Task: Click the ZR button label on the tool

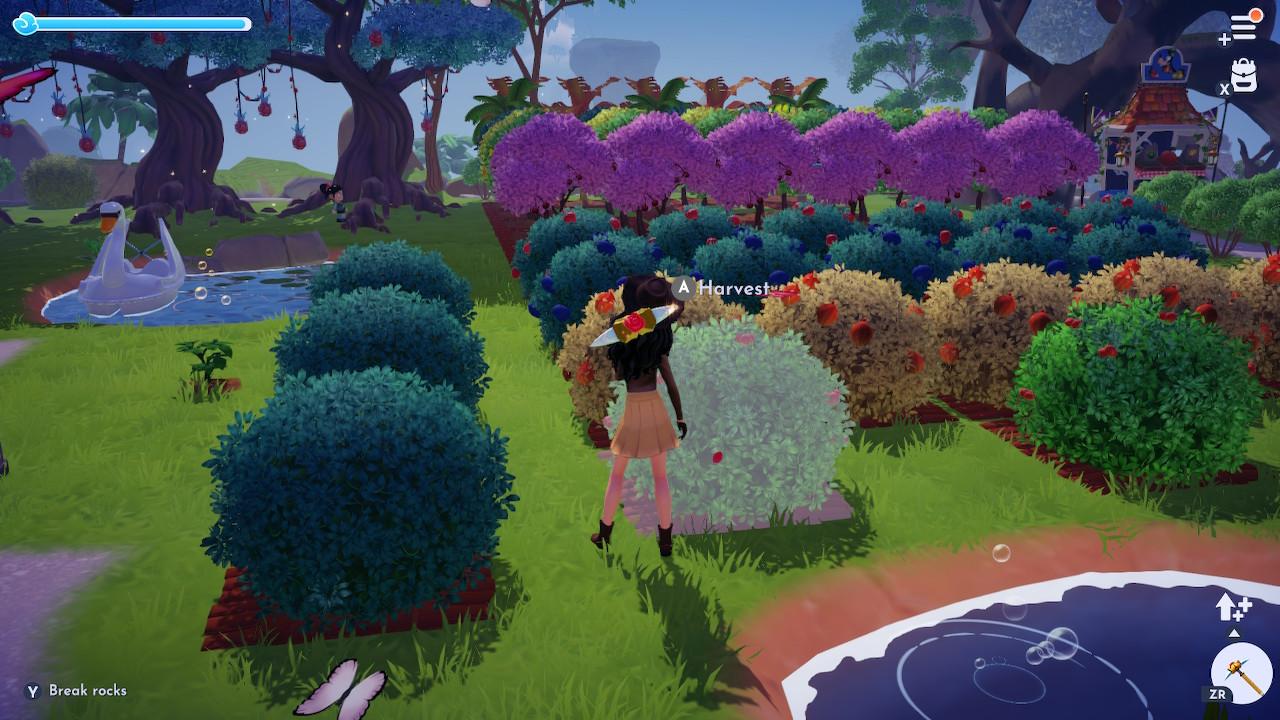Action: click(1219, 693)
